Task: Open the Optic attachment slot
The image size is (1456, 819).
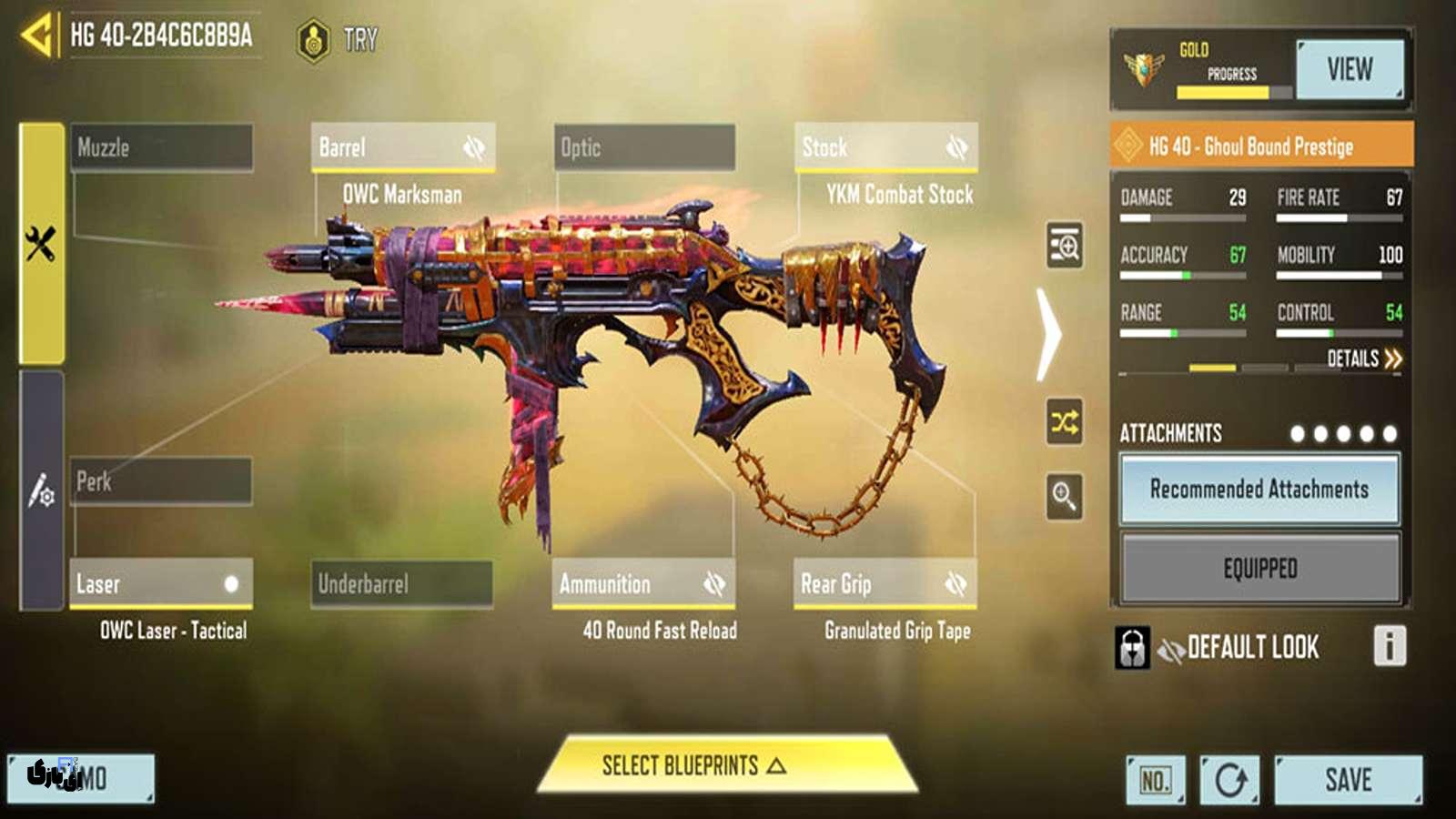Action: tap(644, 147)
